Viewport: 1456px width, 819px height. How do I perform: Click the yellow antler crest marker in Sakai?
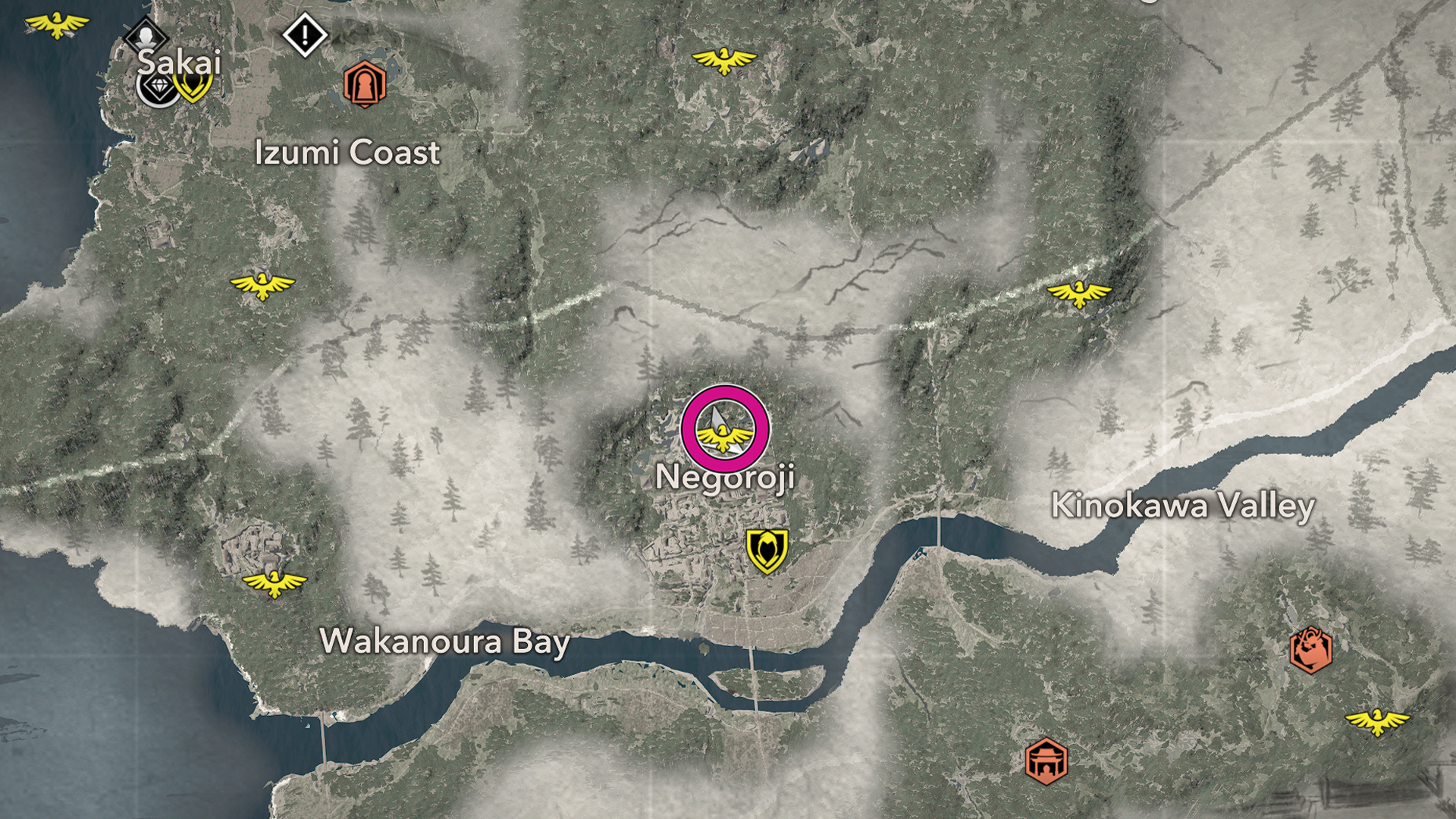[193, 85]
